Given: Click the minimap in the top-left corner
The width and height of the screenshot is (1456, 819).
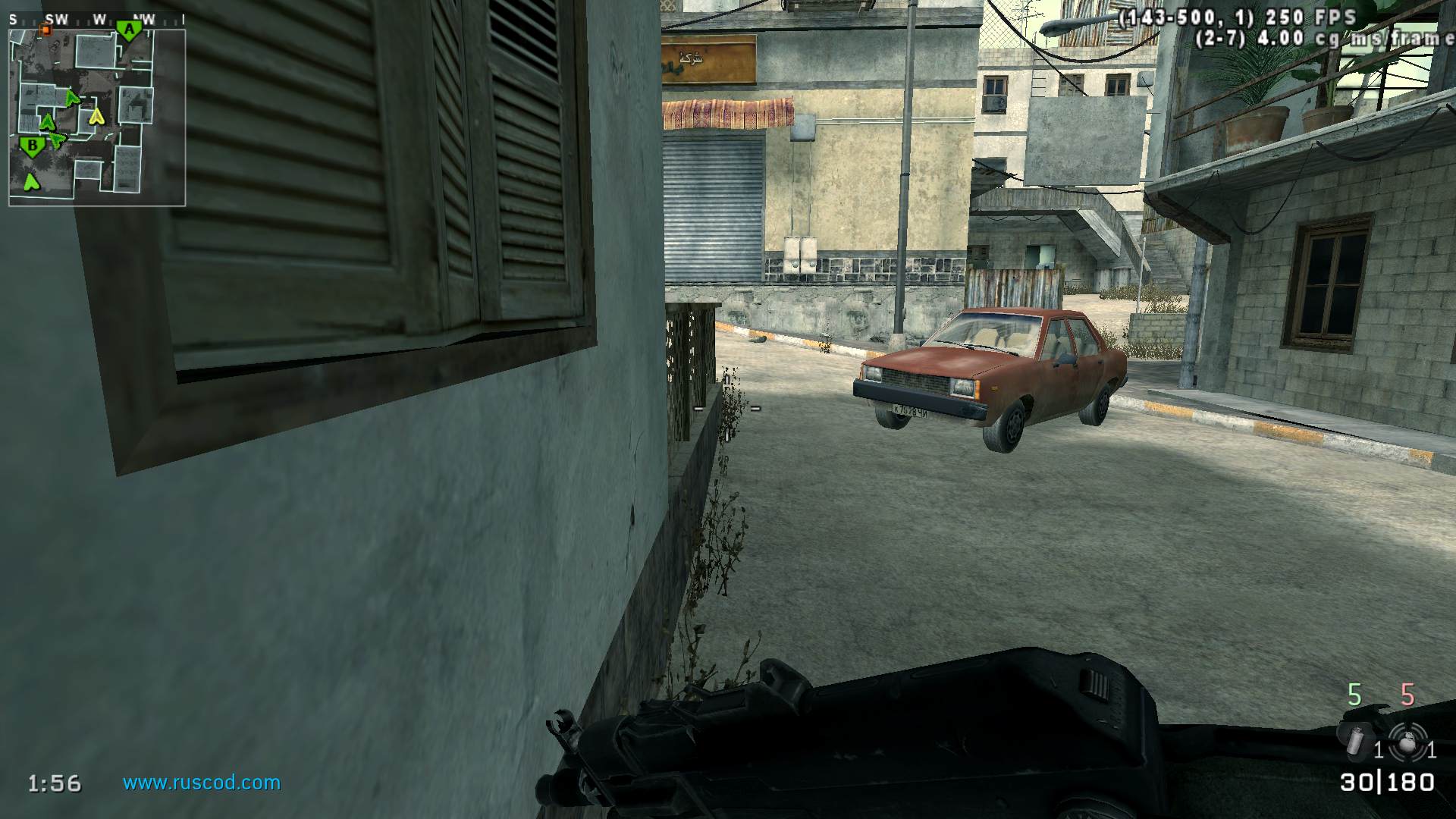Looking at the screenshot, I should [x=97, y=118].
